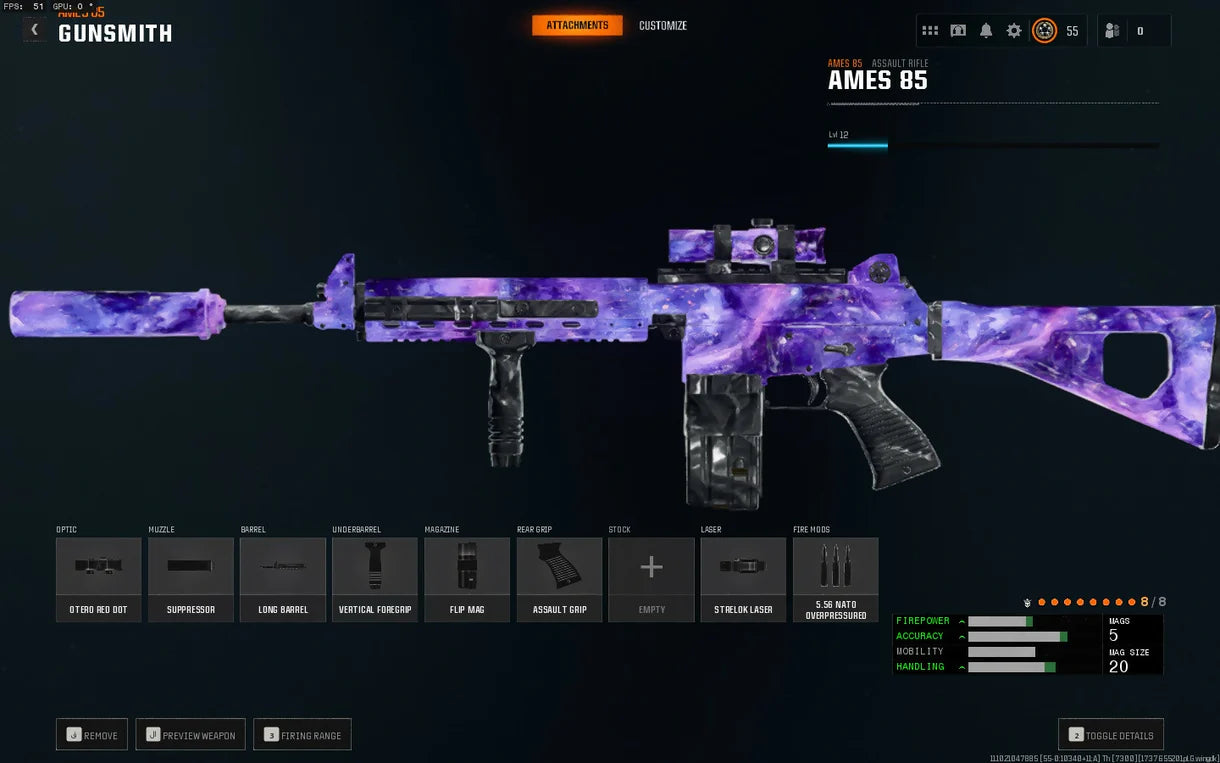Viewport: 1220px width, 763px height.
Task: Enter the Firing Range
Action: (x=302, y=735)
